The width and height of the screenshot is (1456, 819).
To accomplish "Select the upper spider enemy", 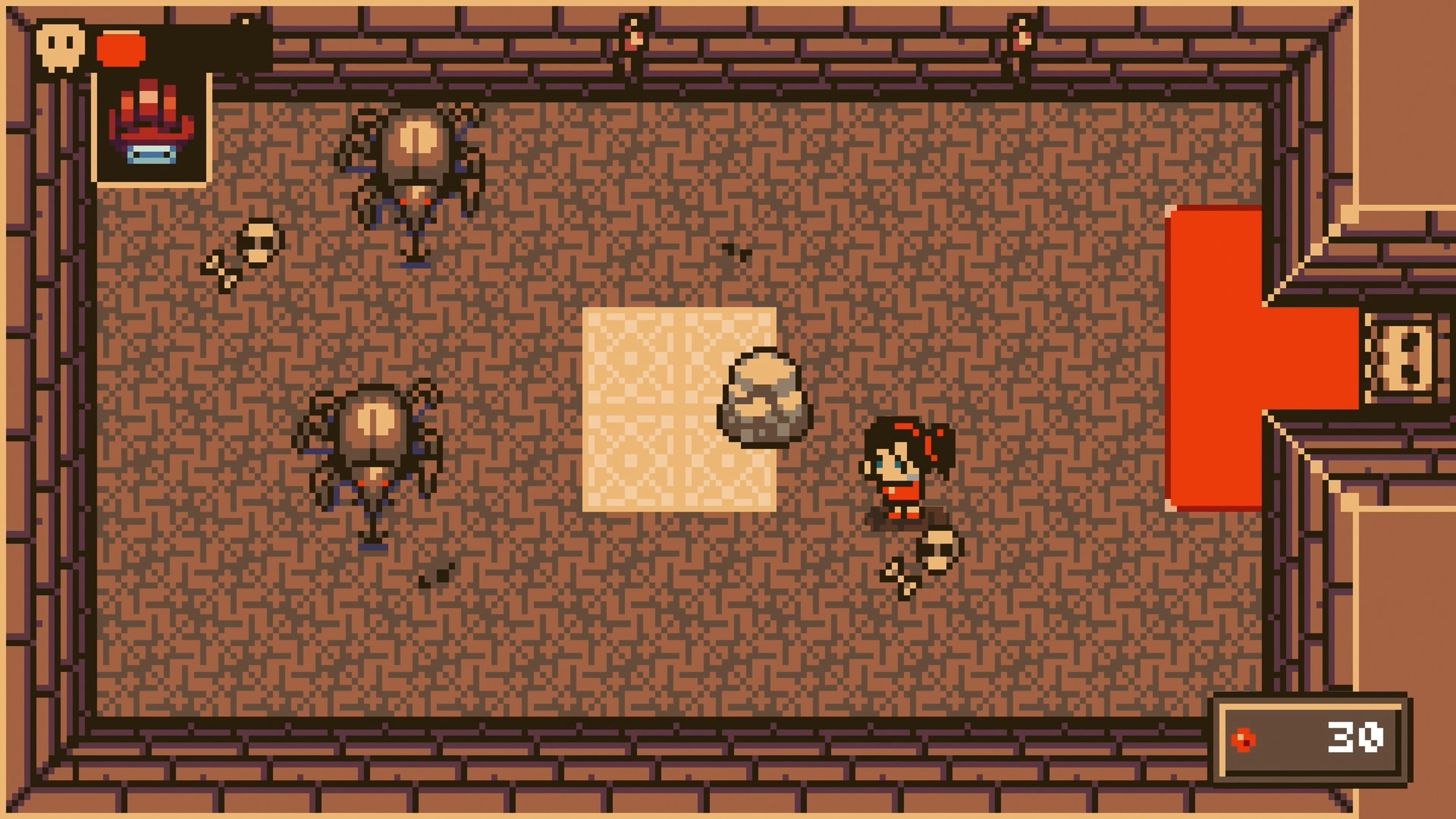I will [x=413, y=169].
